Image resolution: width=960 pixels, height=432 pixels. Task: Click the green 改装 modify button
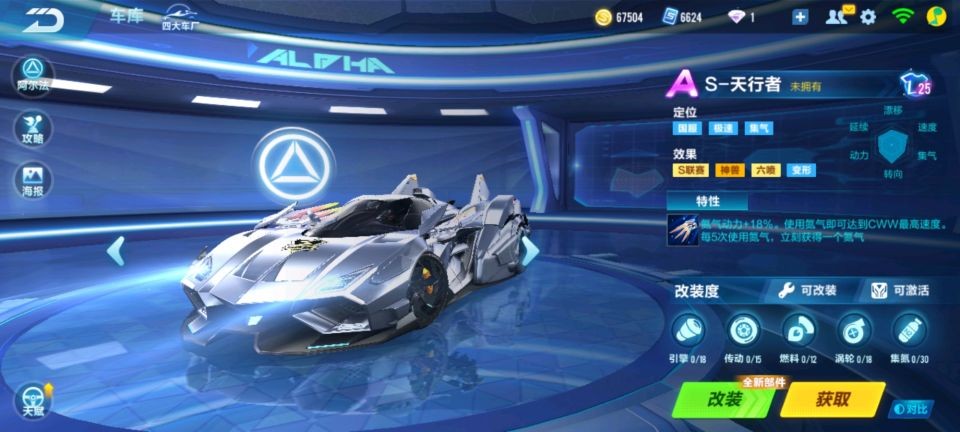pyautogui.click(x=724, y=399)
